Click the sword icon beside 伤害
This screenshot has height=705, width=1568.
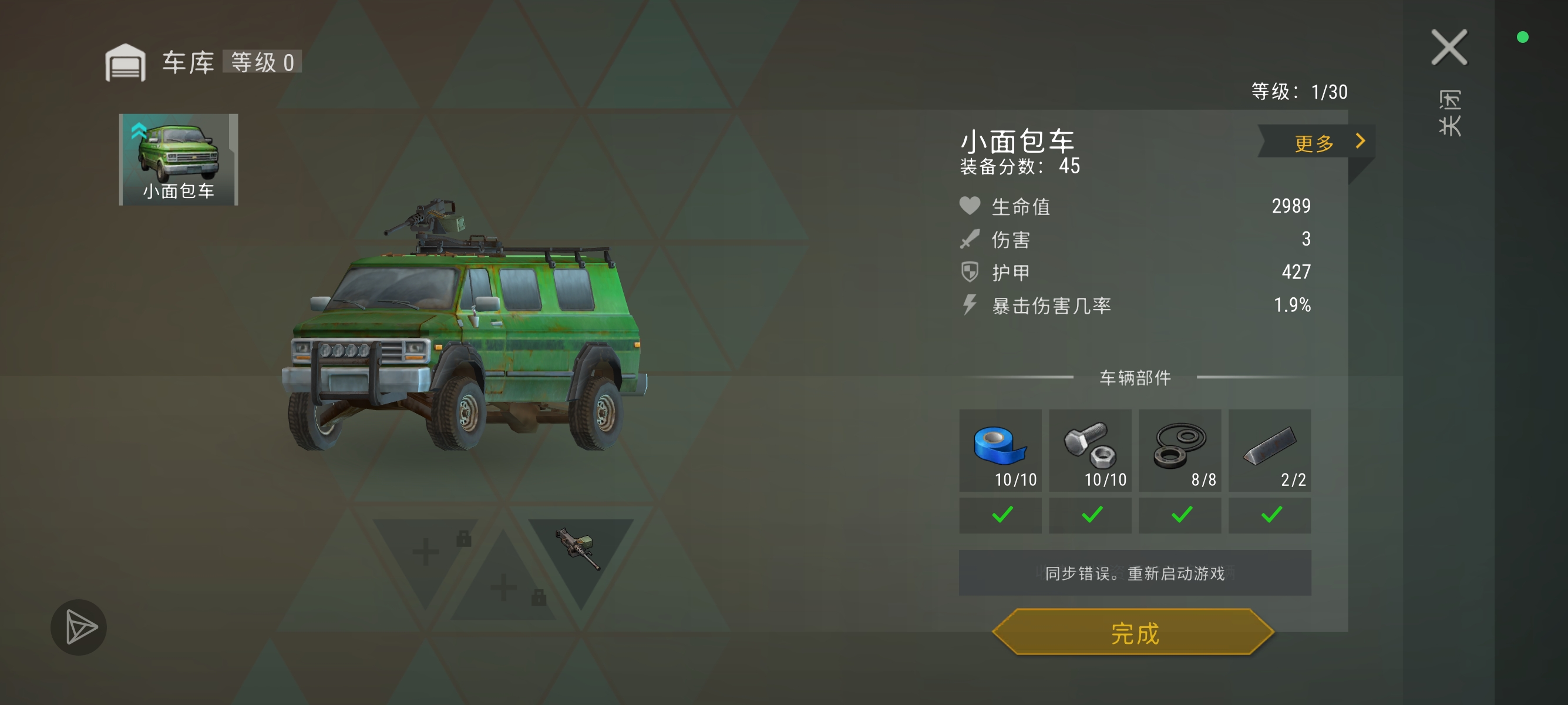point(970,239)
